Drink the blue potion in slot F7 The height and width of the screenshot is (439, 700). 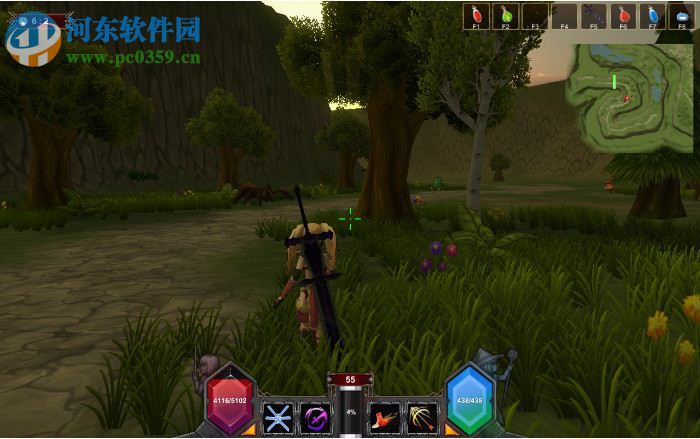(x=653, y=16)
